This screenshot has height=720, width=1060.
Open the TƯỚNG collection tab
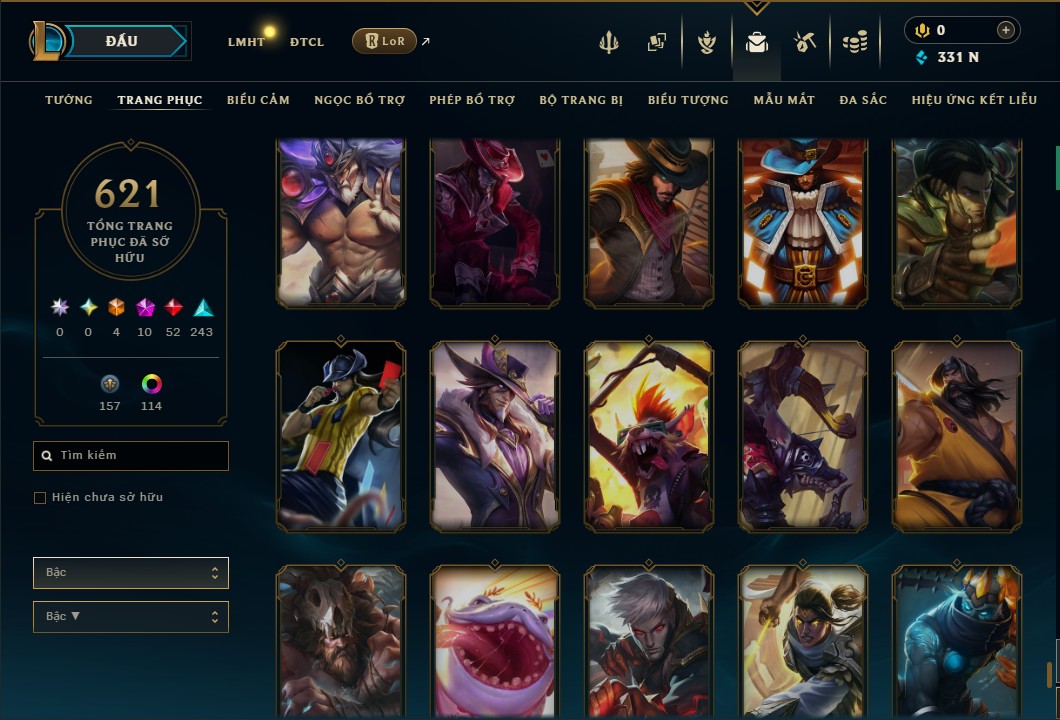tap(69, 100)
